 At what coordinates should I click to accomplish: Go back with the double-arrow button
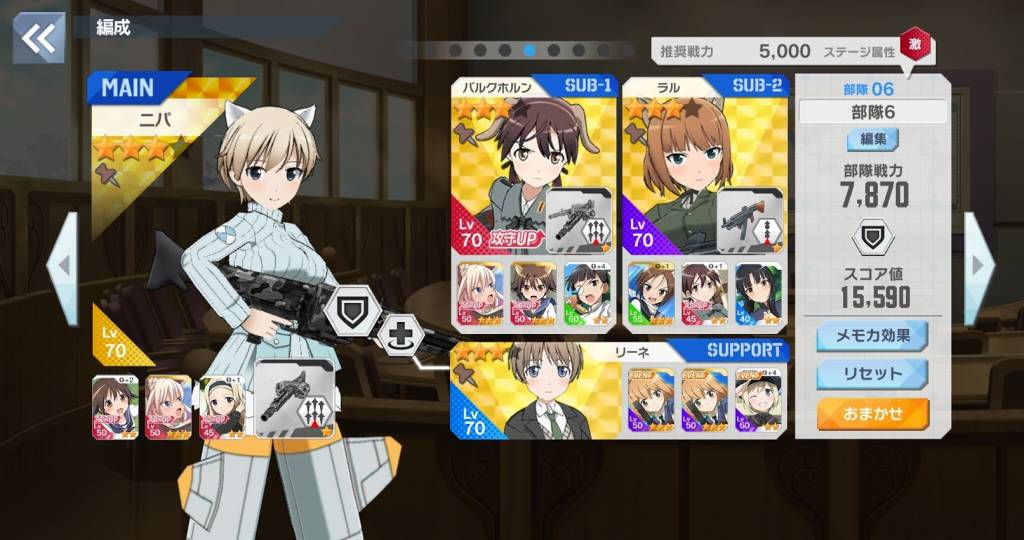click(x=39, y=38)
